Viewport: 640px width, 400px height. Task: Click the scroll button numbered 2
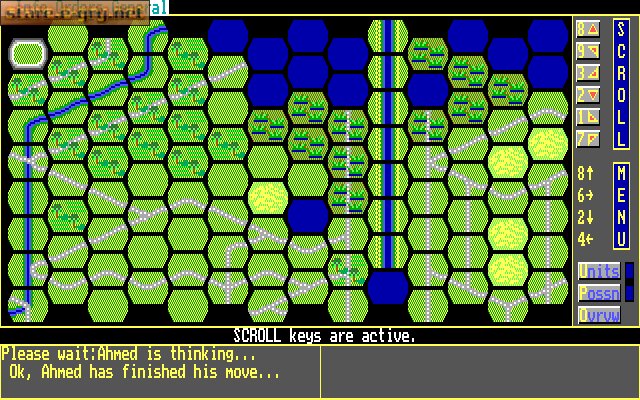click(587, 95)
